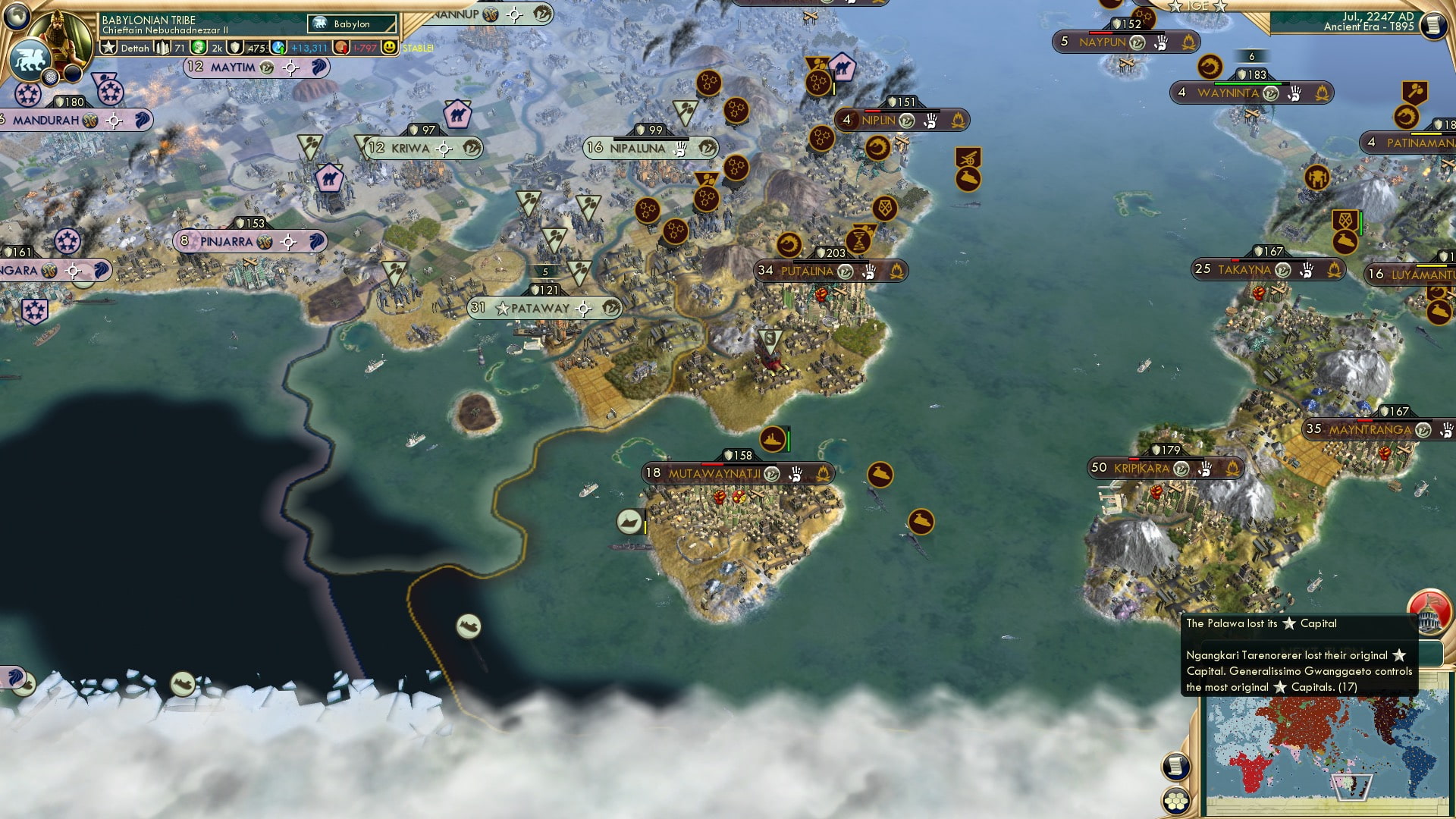1456x819 pixels.
Task: Click the scroll button left of the minimap
Action: point(1175,766)
